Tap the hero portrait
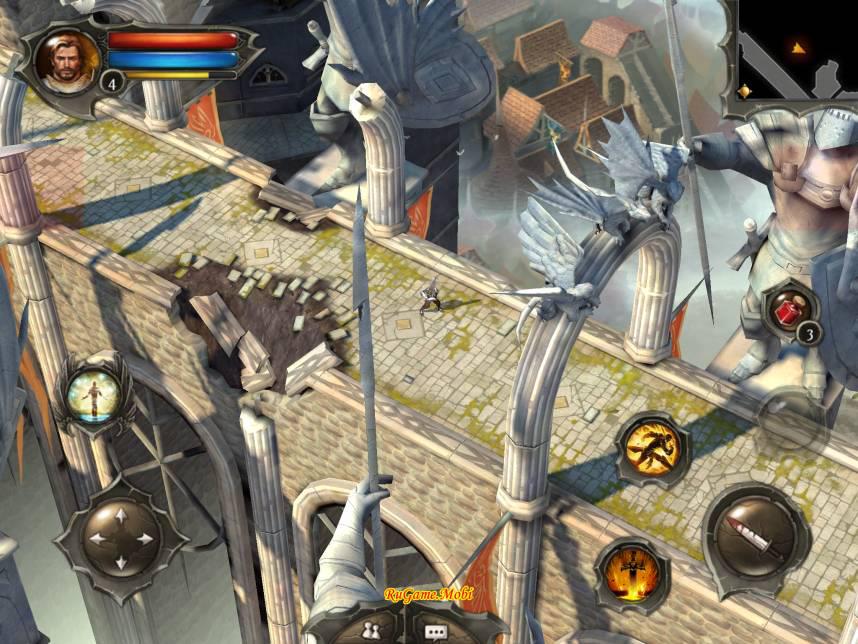The image size is (858, 644). pos(62,60)
